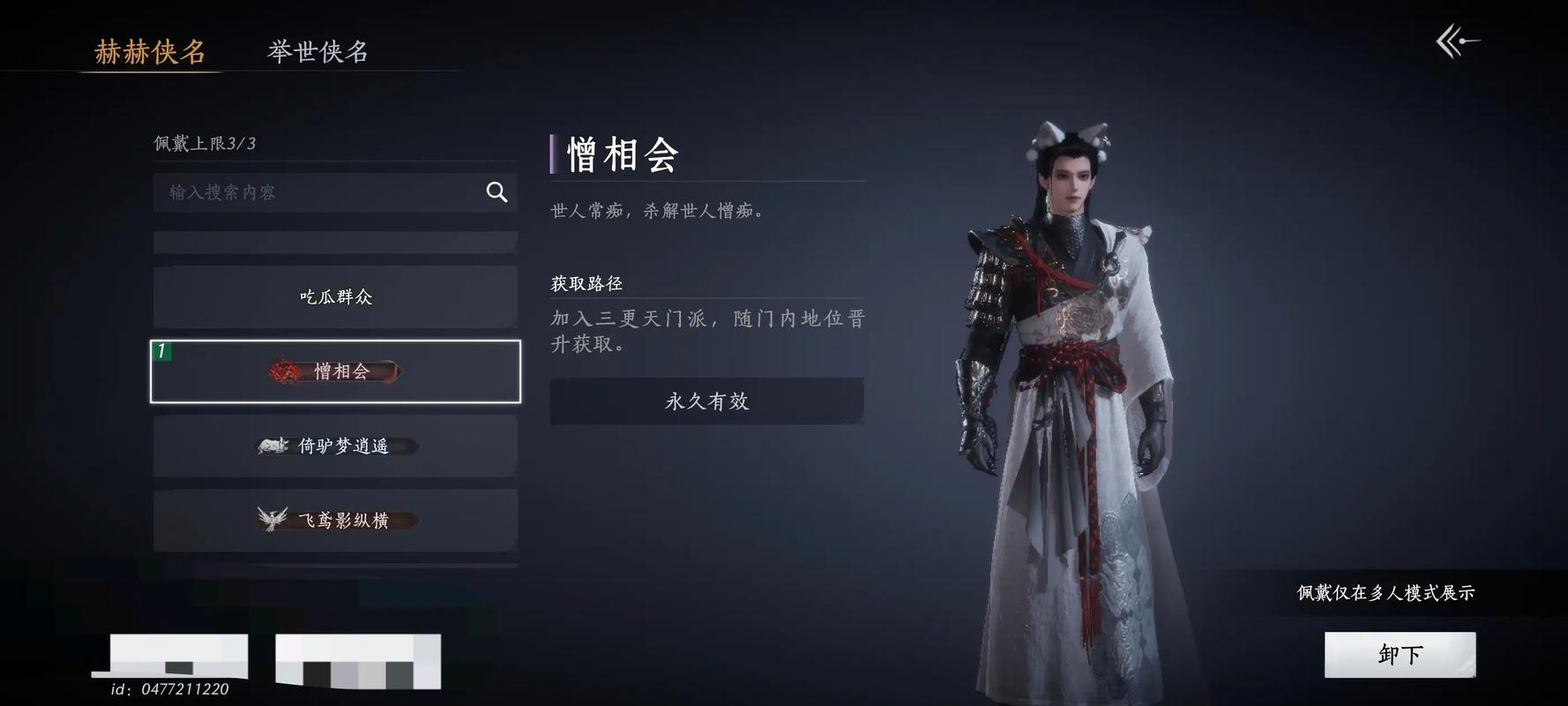Image resolution: width=1568 pixels, height=706 pixels.
Task: Click the 永久有效 validity button
Action: click(706, 402)
